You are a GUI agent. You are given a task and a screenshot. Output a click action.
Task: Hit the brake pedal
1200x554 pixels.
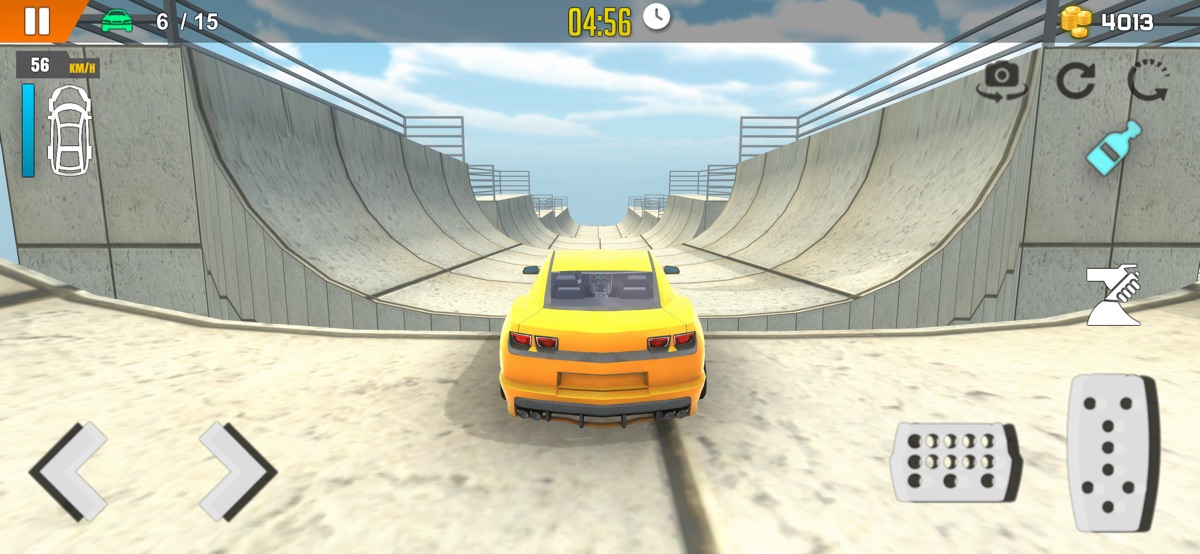[x=953, y=461]
